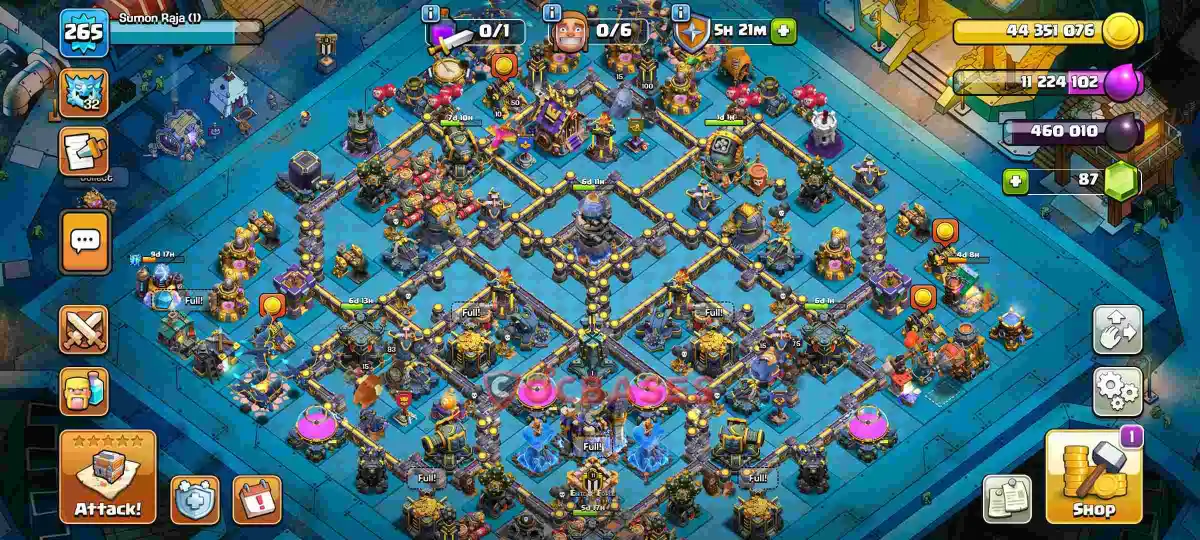Open the clan badge numbered 32
The height and width of the screenshot is (540, 1200).
point(84,92)
